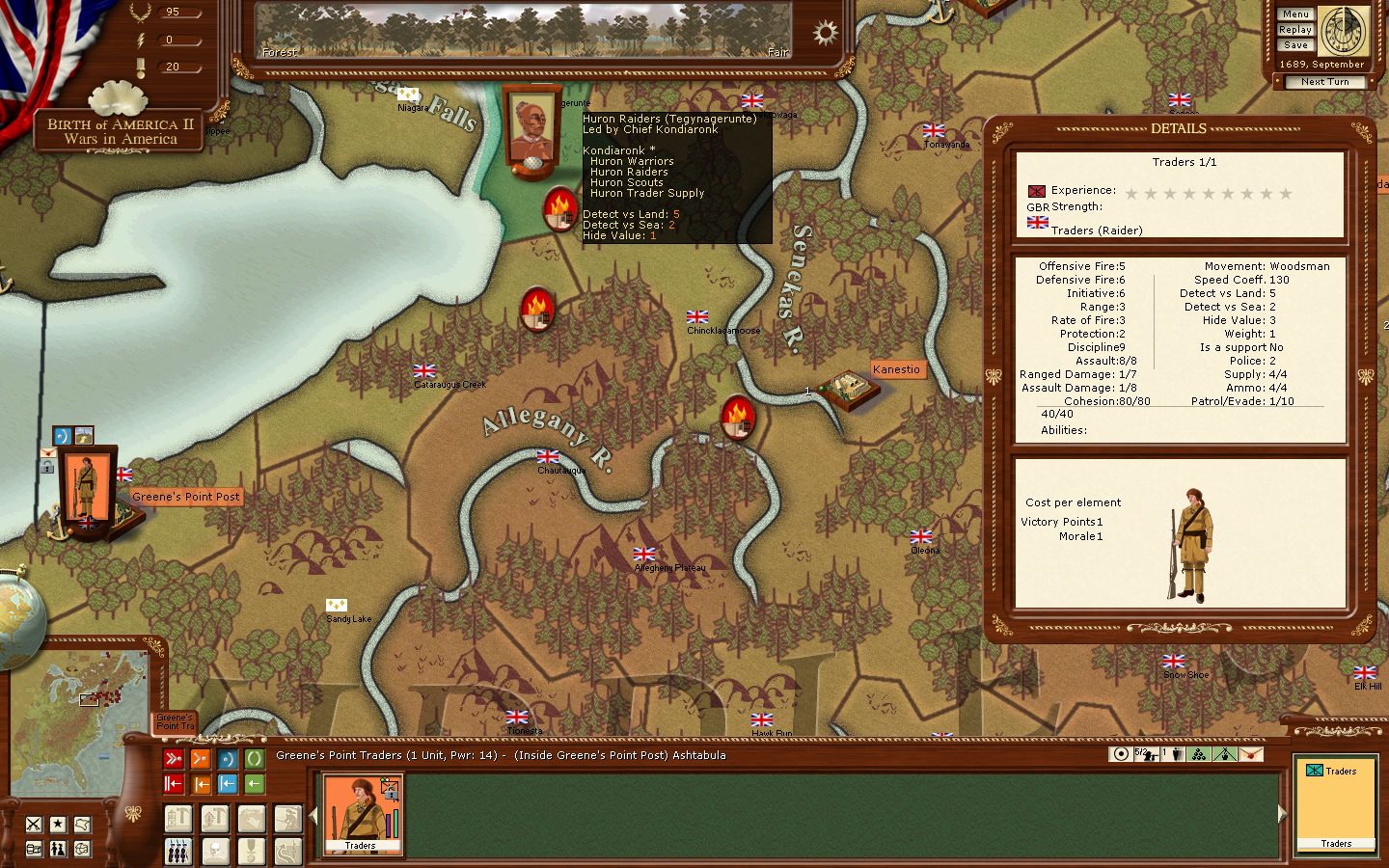Click the Replay button
Screen dimensions: 1389x868
1295,30
